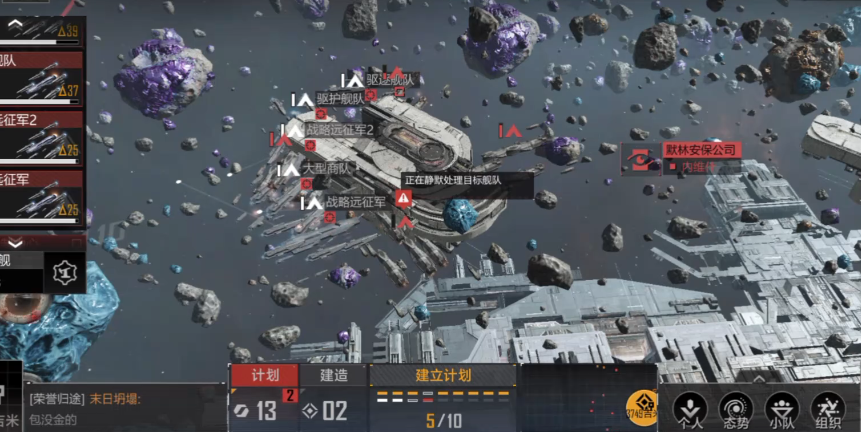Select the 默林安保公司 target marker

pyautogui.click(x=700, y=150)
